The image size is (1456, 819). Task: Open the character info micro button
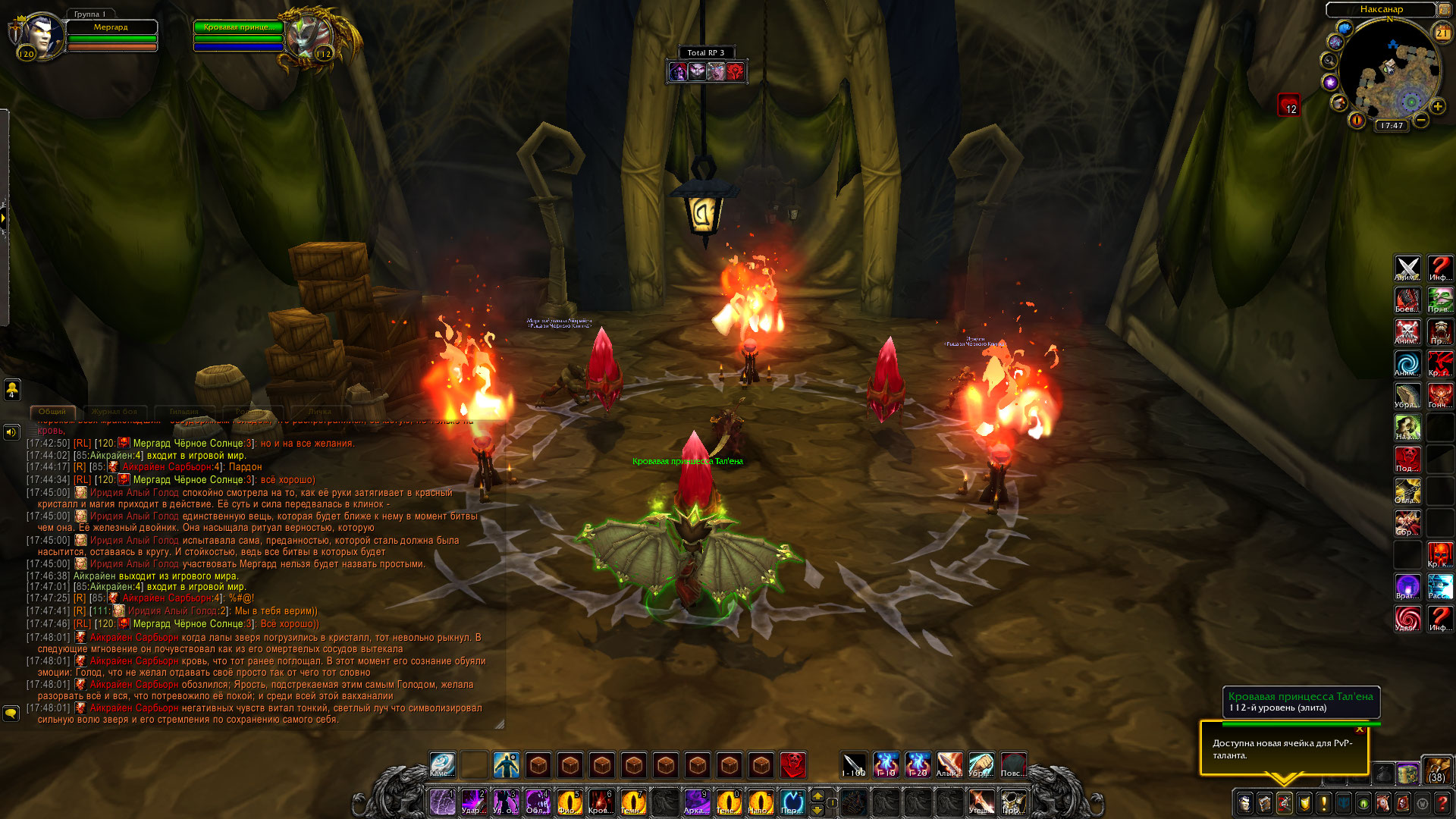click(1245, 802)
